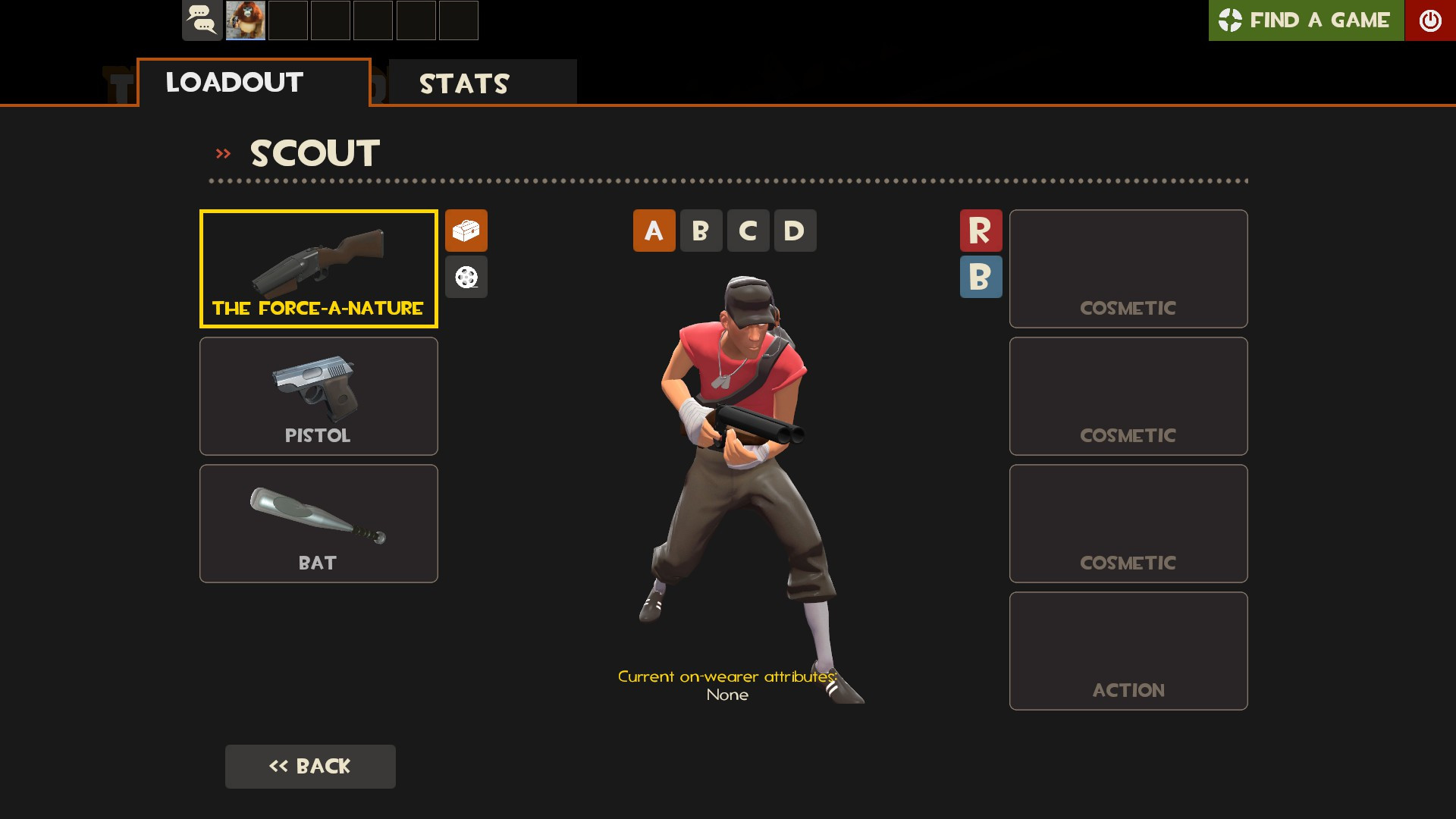This screenshot has width=1456, height=819.
Task: Click your avatar thumbnail in the party bar
Action: tap(244, 20)
